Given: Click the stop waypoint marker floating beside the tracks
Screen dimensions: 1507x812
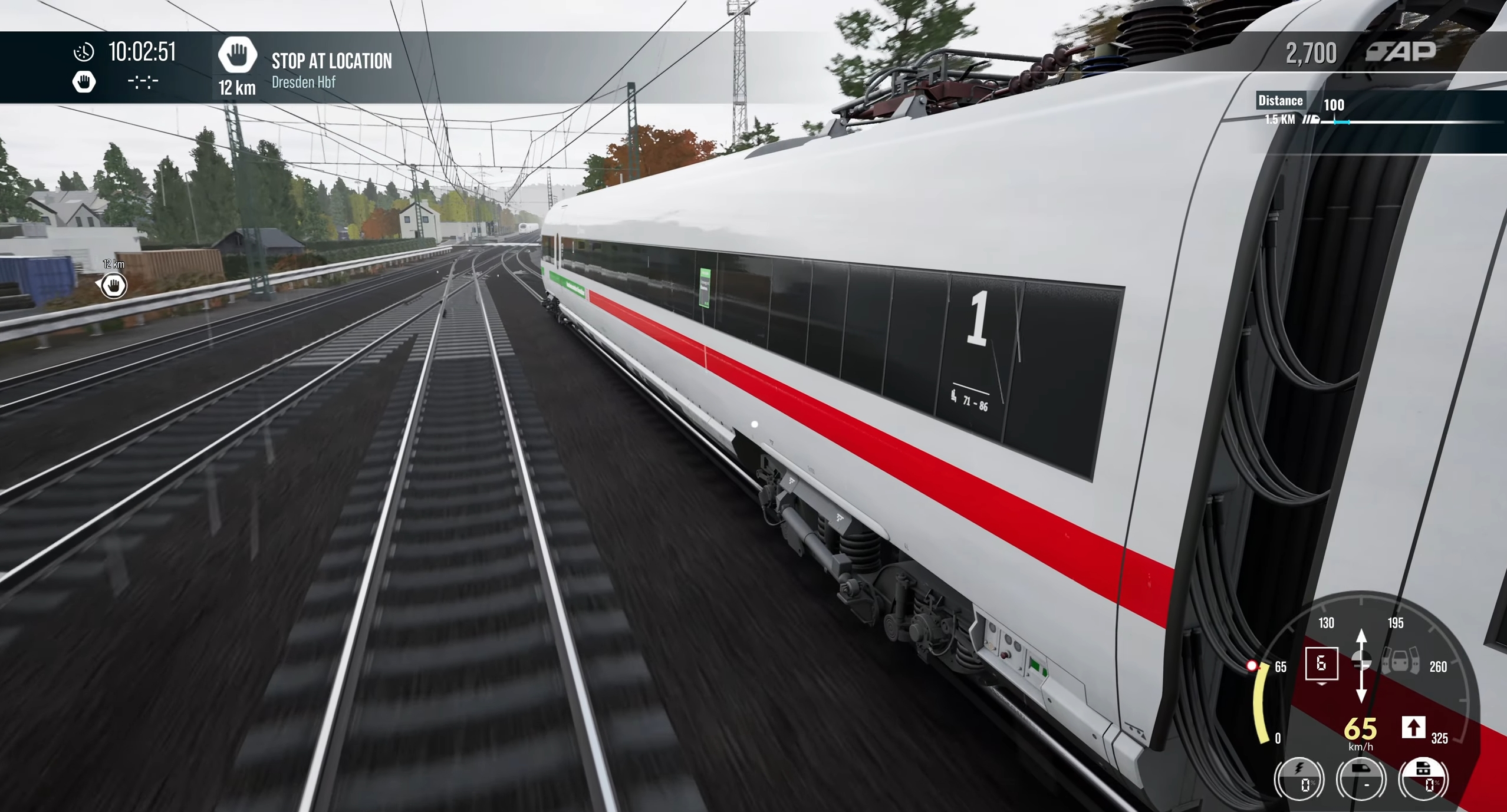Looking at the screenshot, I should pyautogui.click(x=113, y=286).
